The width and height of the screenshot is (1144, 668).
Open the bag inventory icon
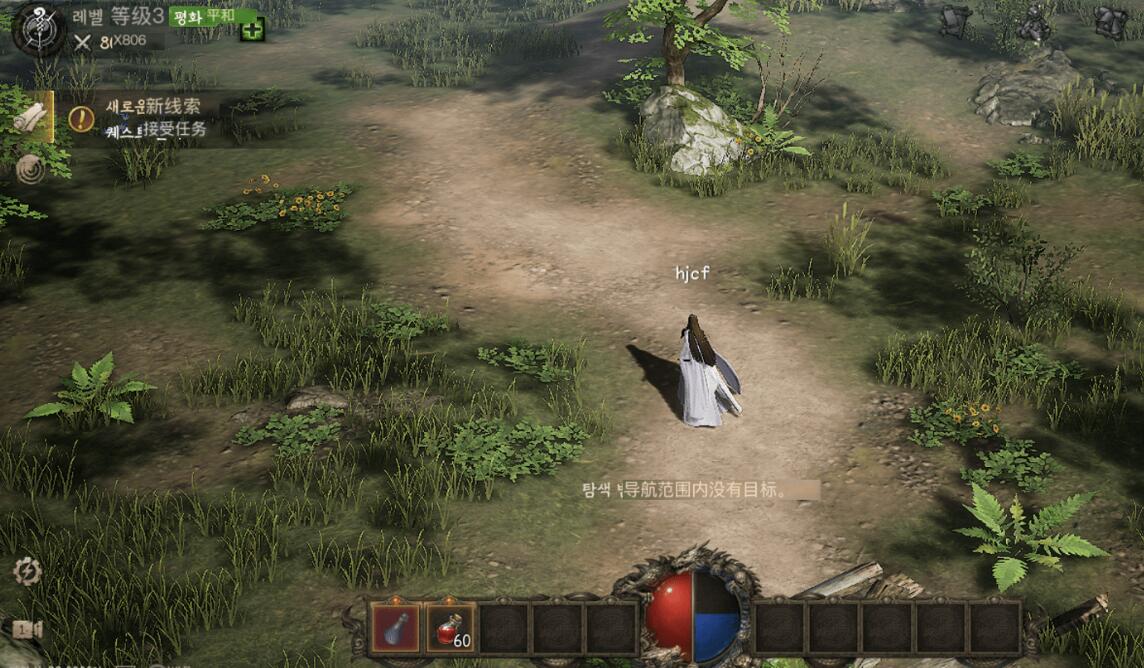pos(1110,21)
